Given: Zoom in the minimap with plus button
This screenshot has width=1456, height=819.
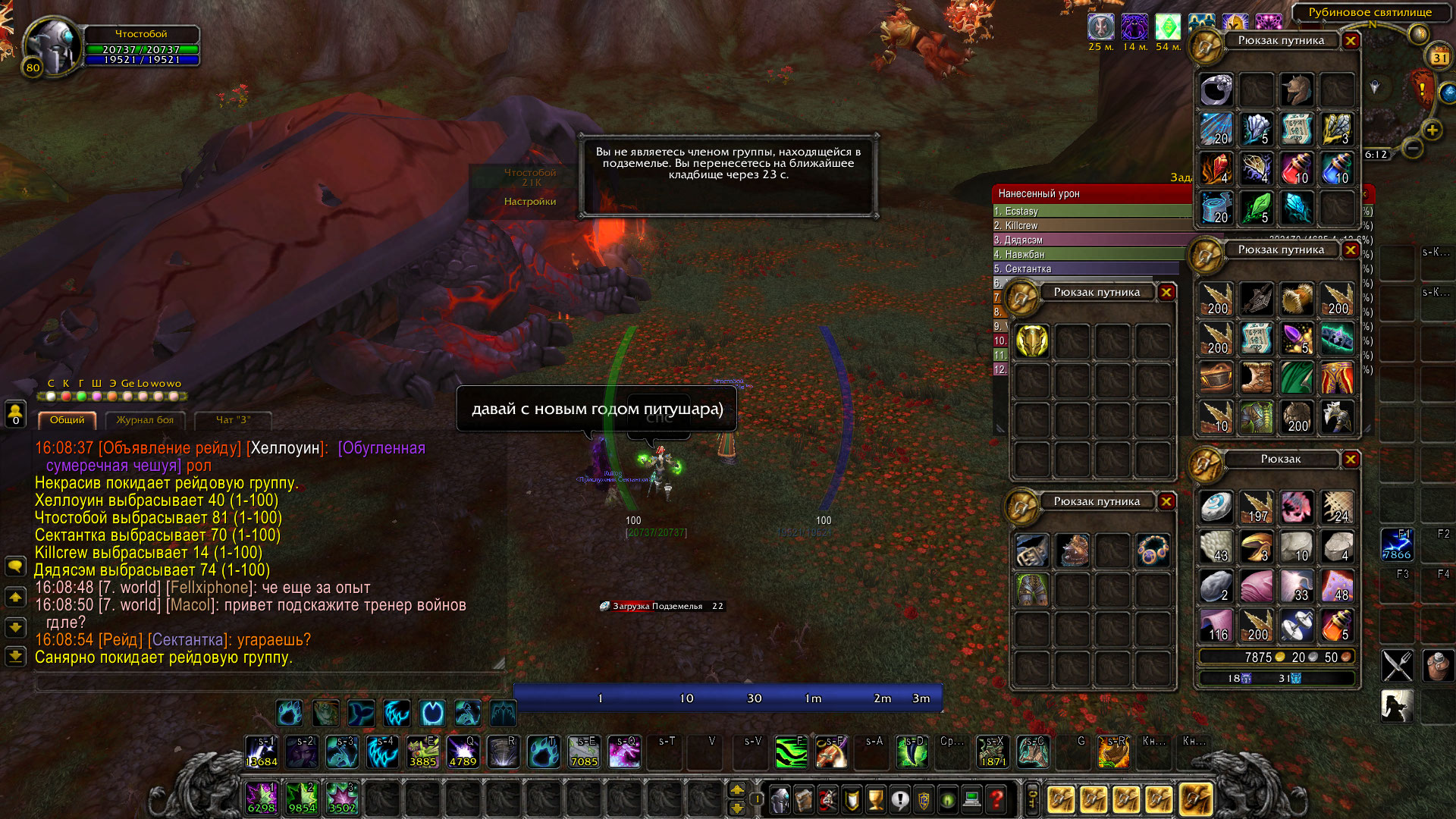Looking at the screenshot, I should (x=1432, y=130).
